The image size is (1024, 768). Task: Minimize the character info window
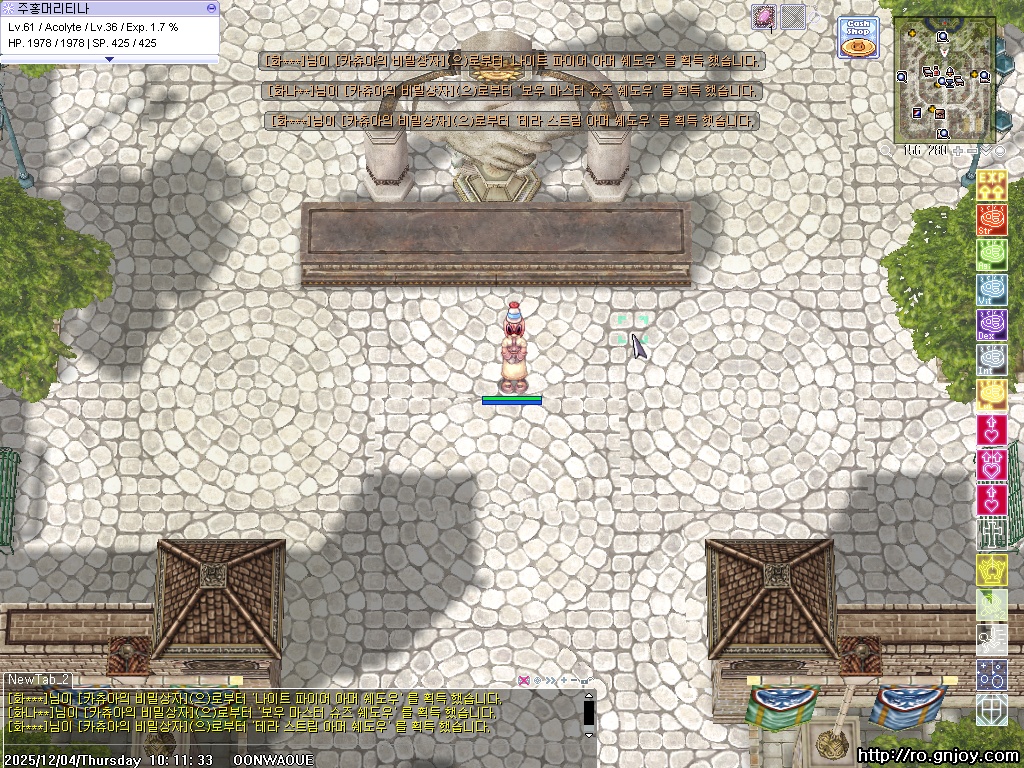(210, 7)
